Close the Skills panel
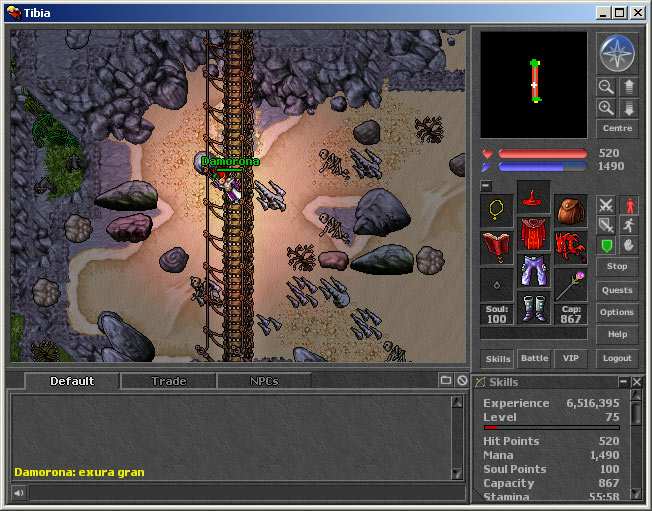The height and width of the screenshot is (511, 652). [637, 382]
